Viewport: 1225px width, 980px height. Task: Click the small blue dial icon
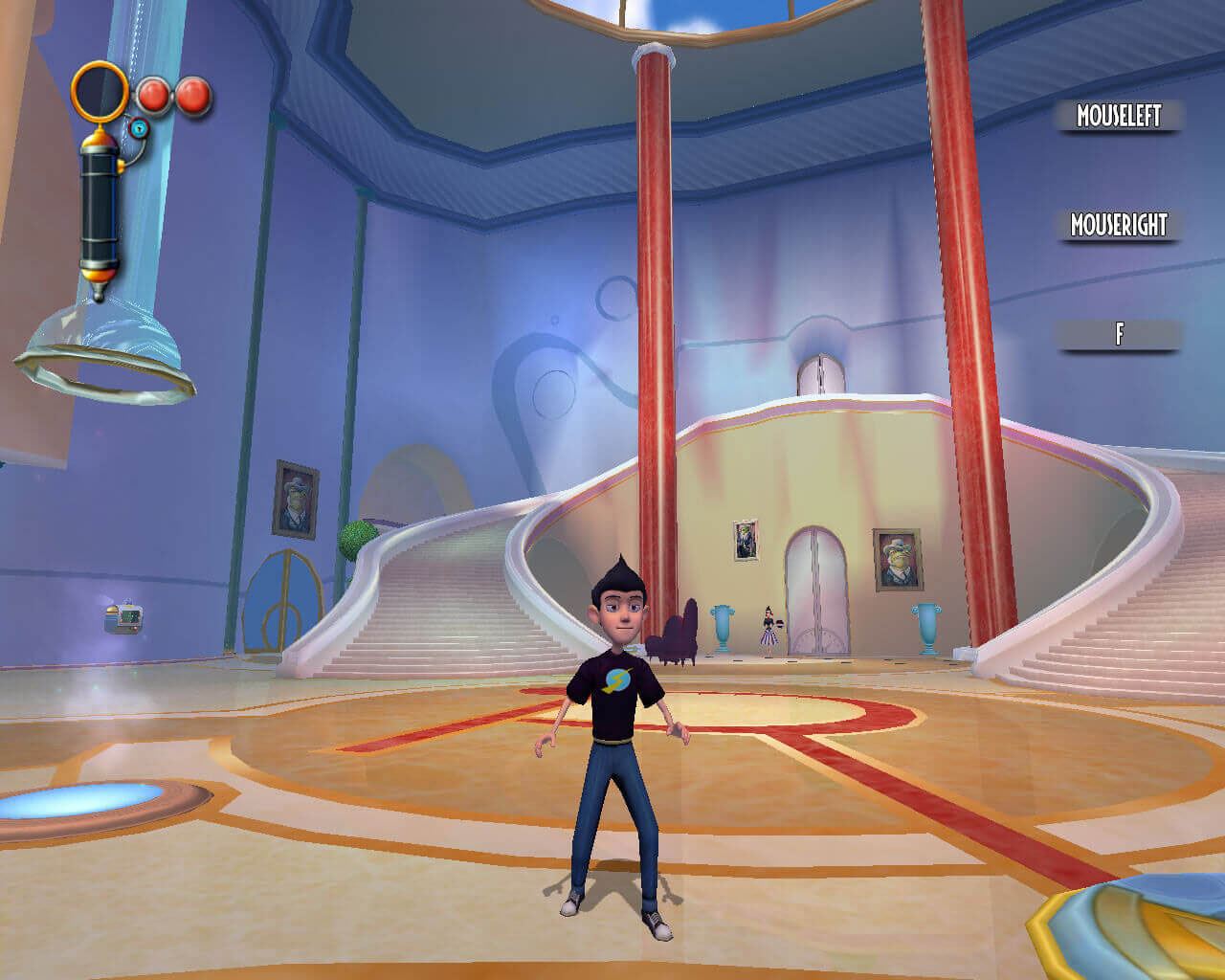(x=140, y=127)
